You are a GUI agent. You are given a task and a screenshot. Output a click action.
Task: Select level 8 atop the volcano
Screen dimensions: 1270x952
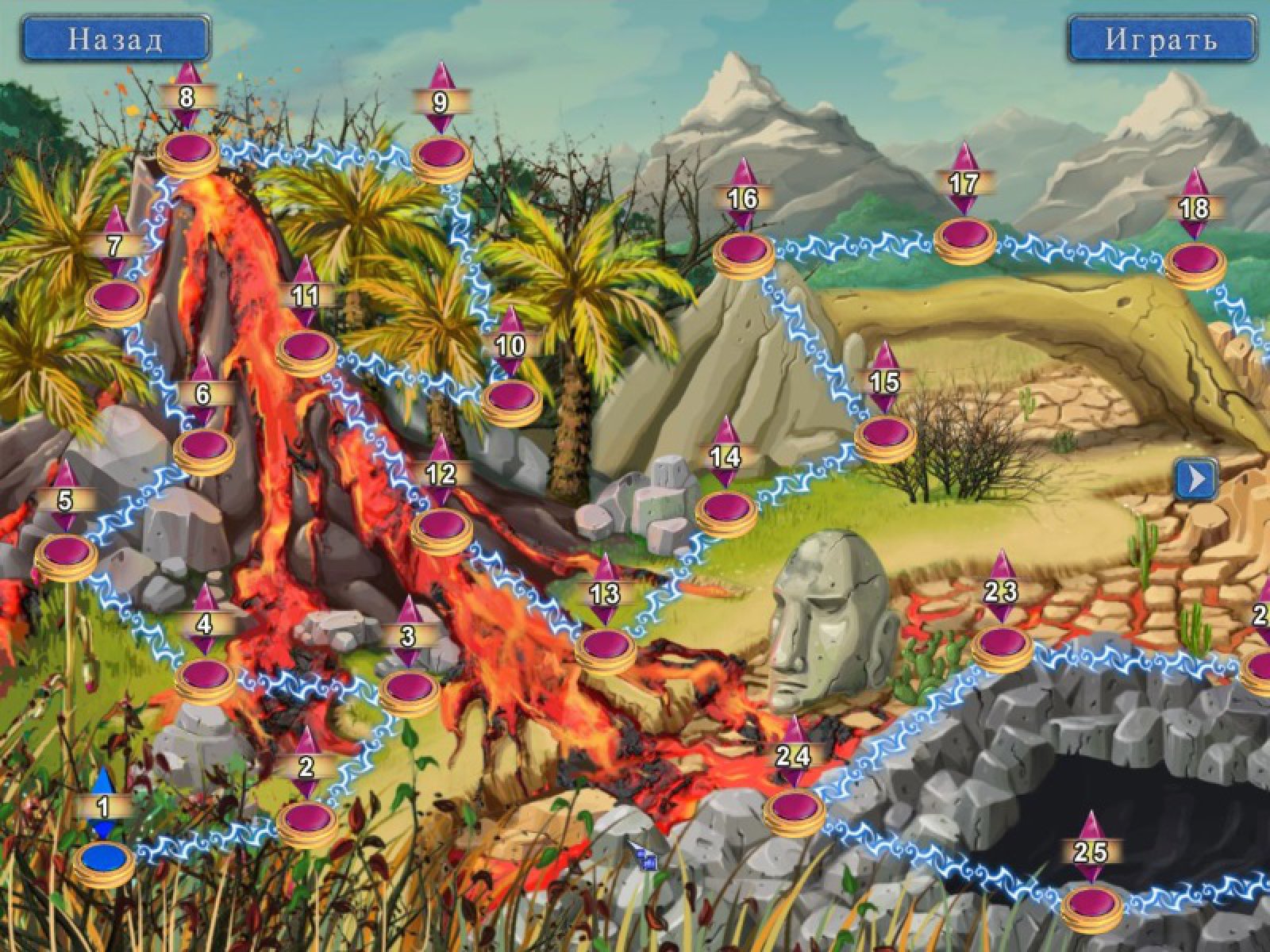[x=188, y=148]
